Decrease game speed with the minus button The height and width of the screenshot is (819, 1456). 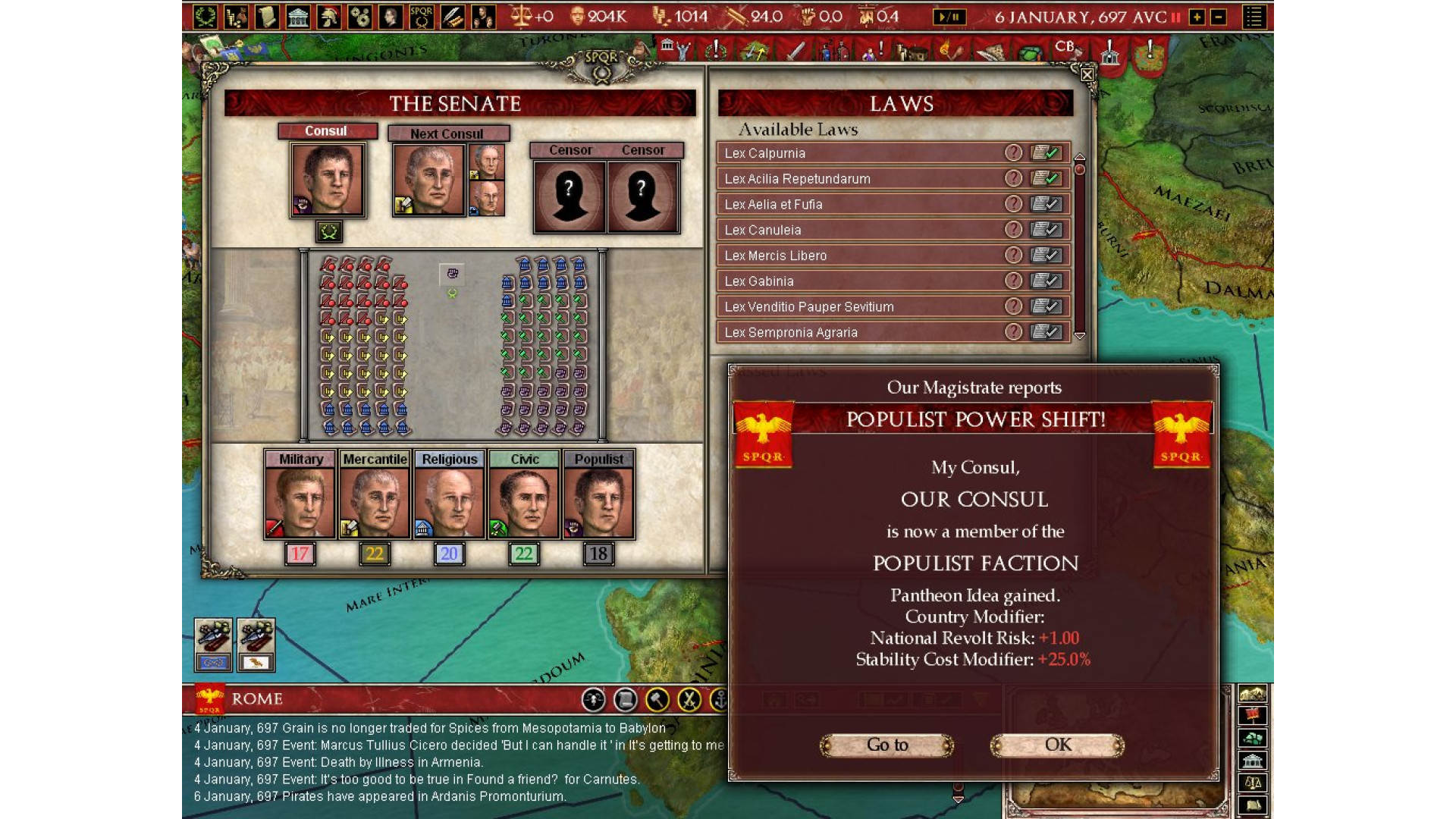click(x=1218, y=17)
